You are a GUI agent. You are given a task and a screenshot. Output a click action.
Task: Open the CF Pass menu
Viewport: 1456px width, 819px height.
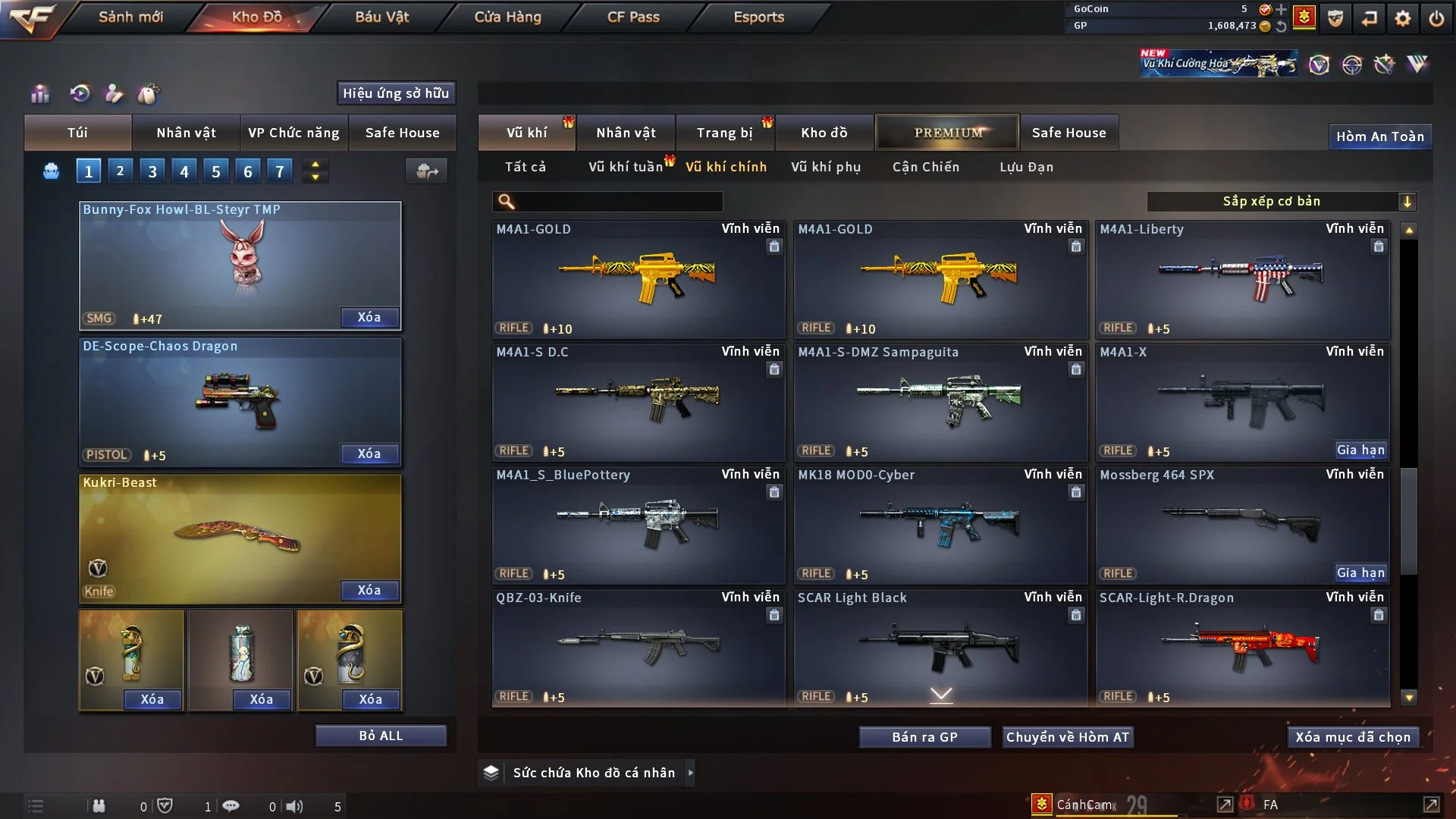tap(633, 17)
